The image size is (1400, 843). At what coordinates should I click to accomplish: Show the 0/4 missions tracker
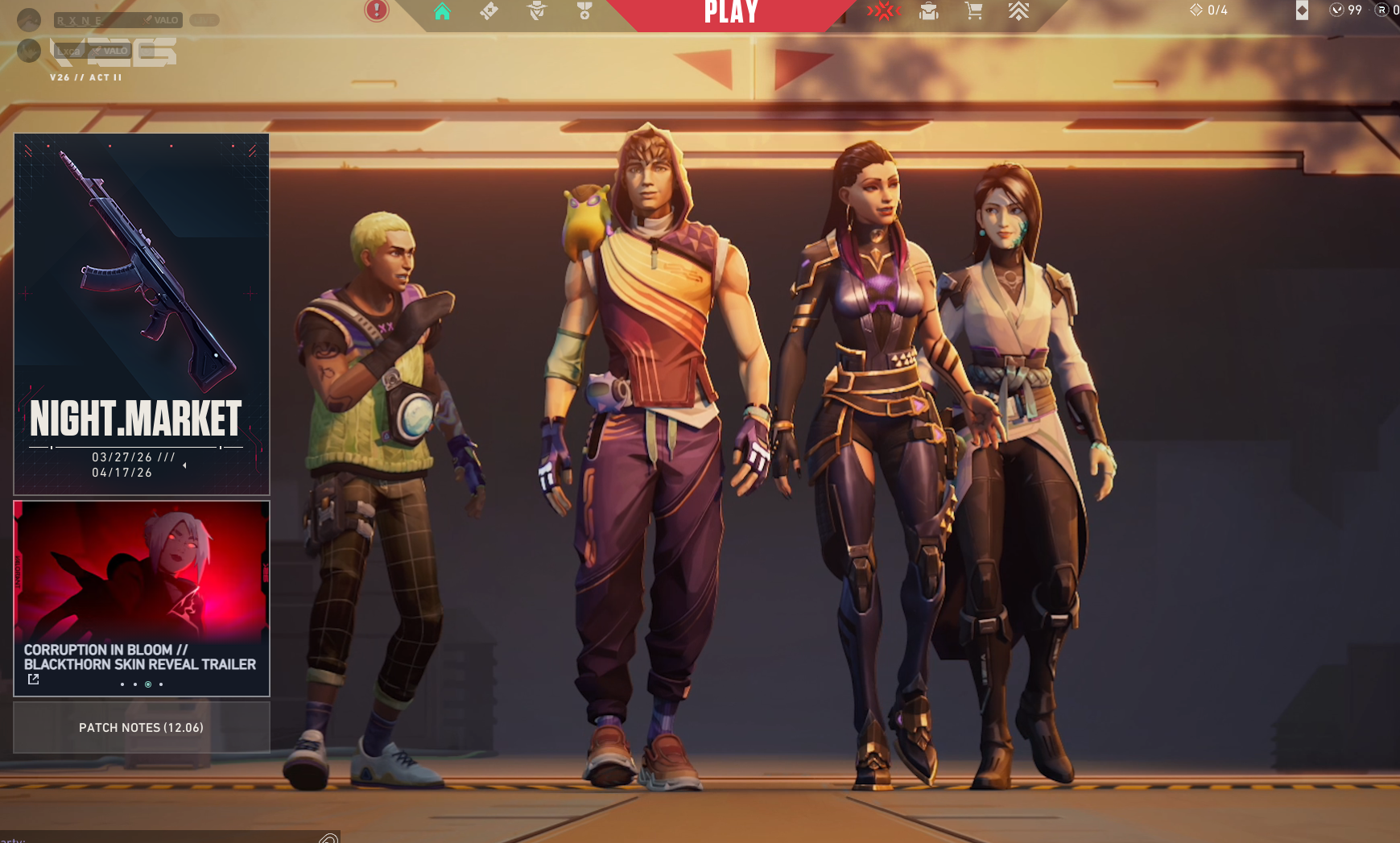[x=1208, y=10]
